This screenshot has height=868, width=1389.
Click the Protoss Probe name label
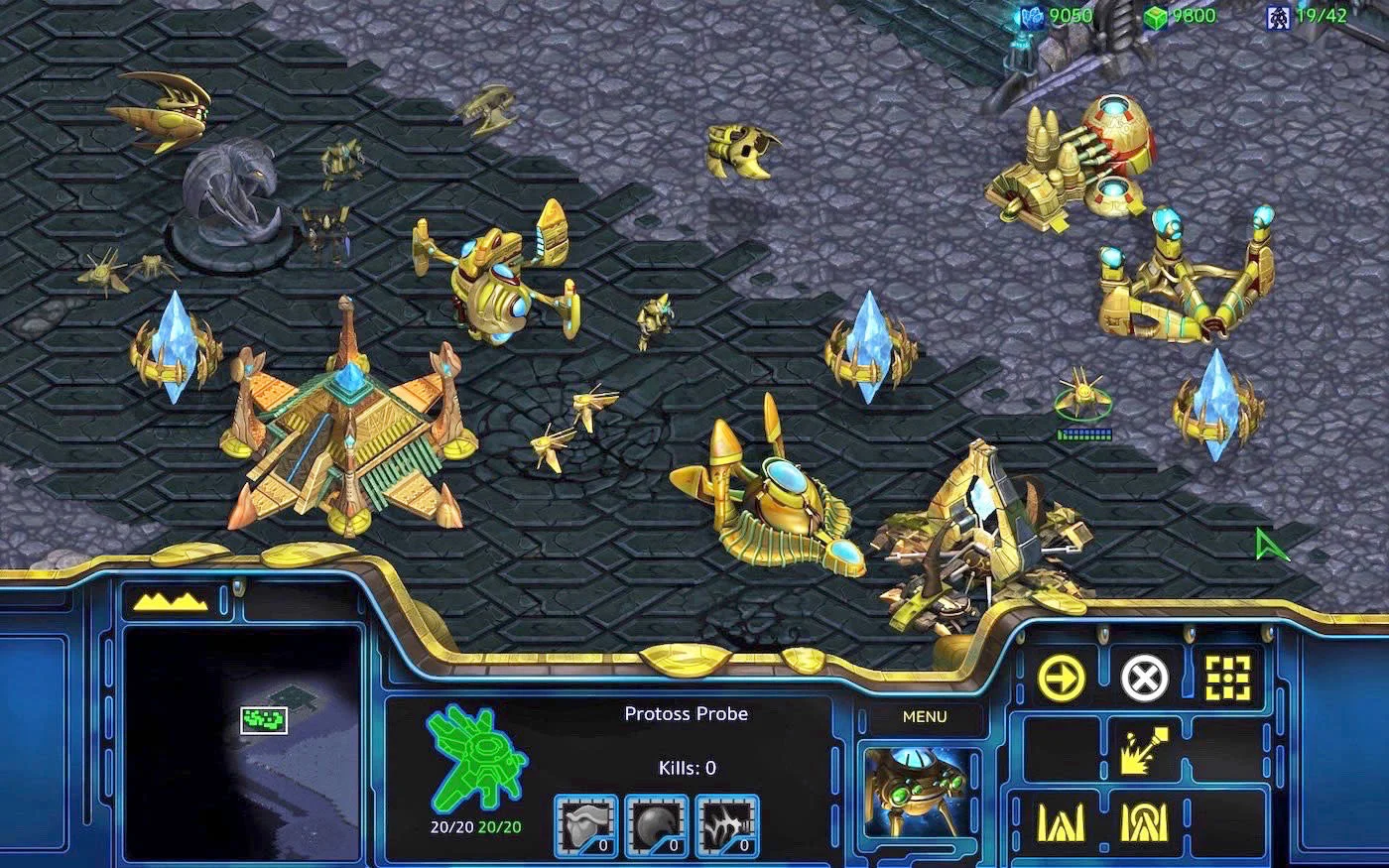tap(687, 713)
